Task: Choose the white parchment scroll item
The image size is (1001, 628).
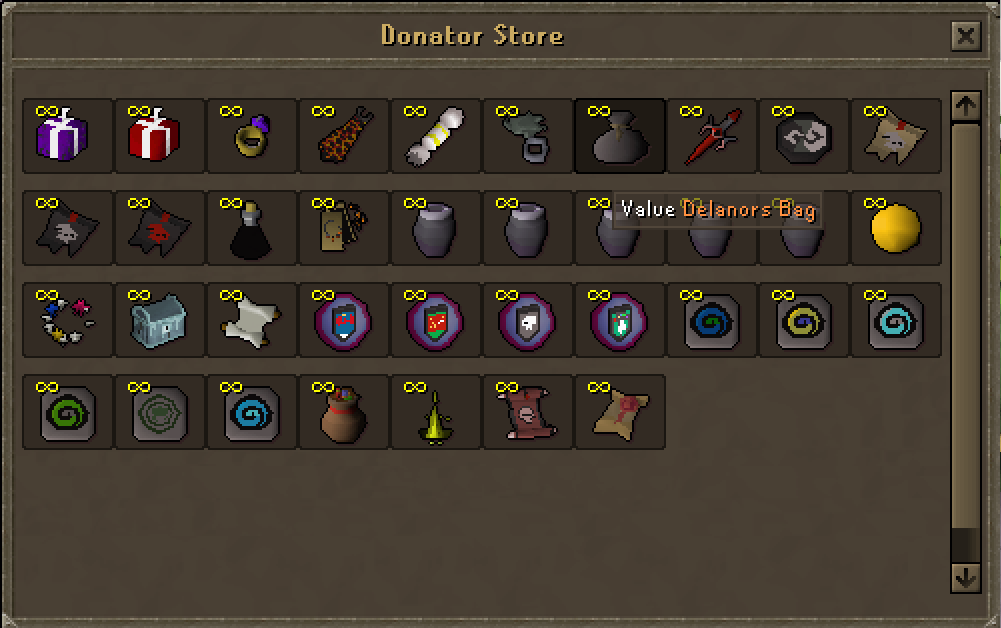Action: (x=246, y=321)
